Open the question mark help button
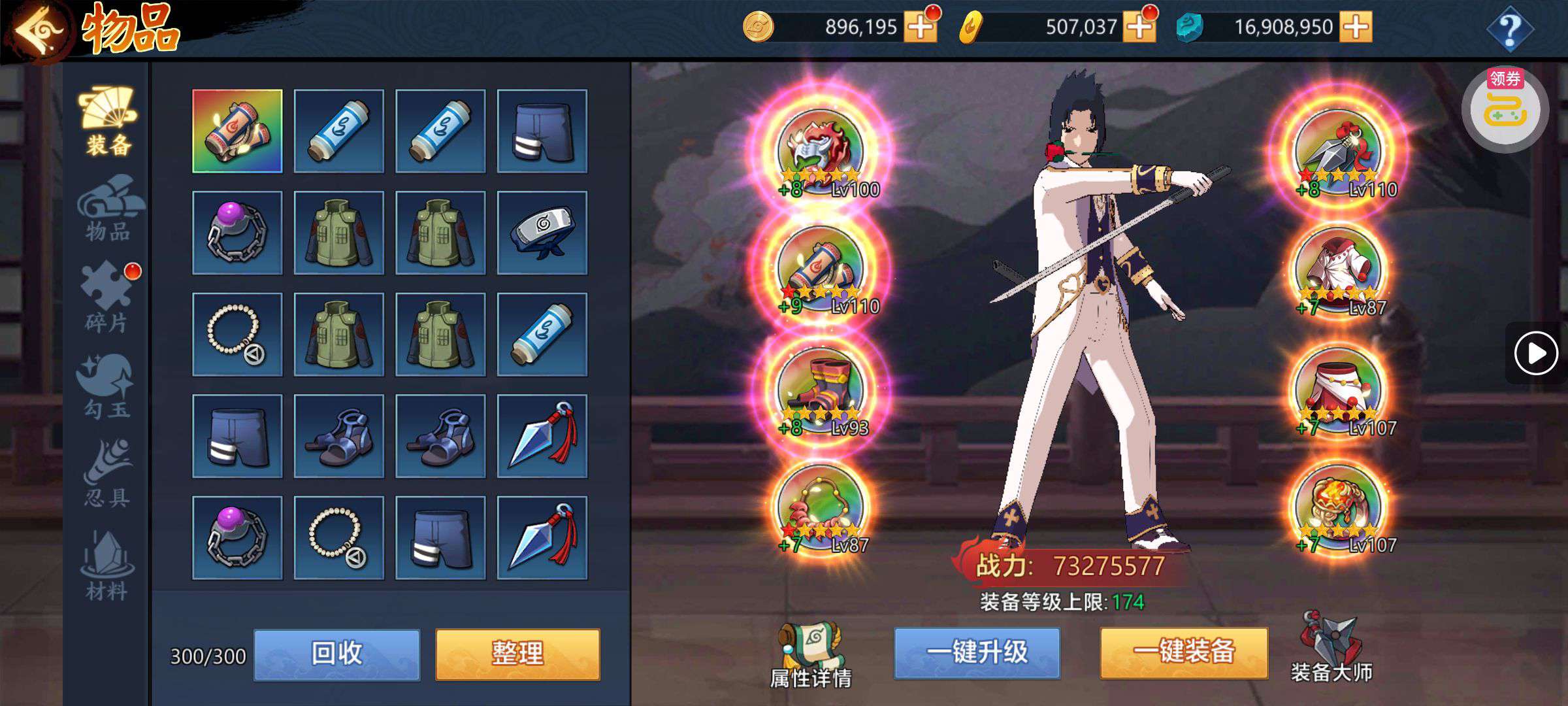 (1509, 29)
